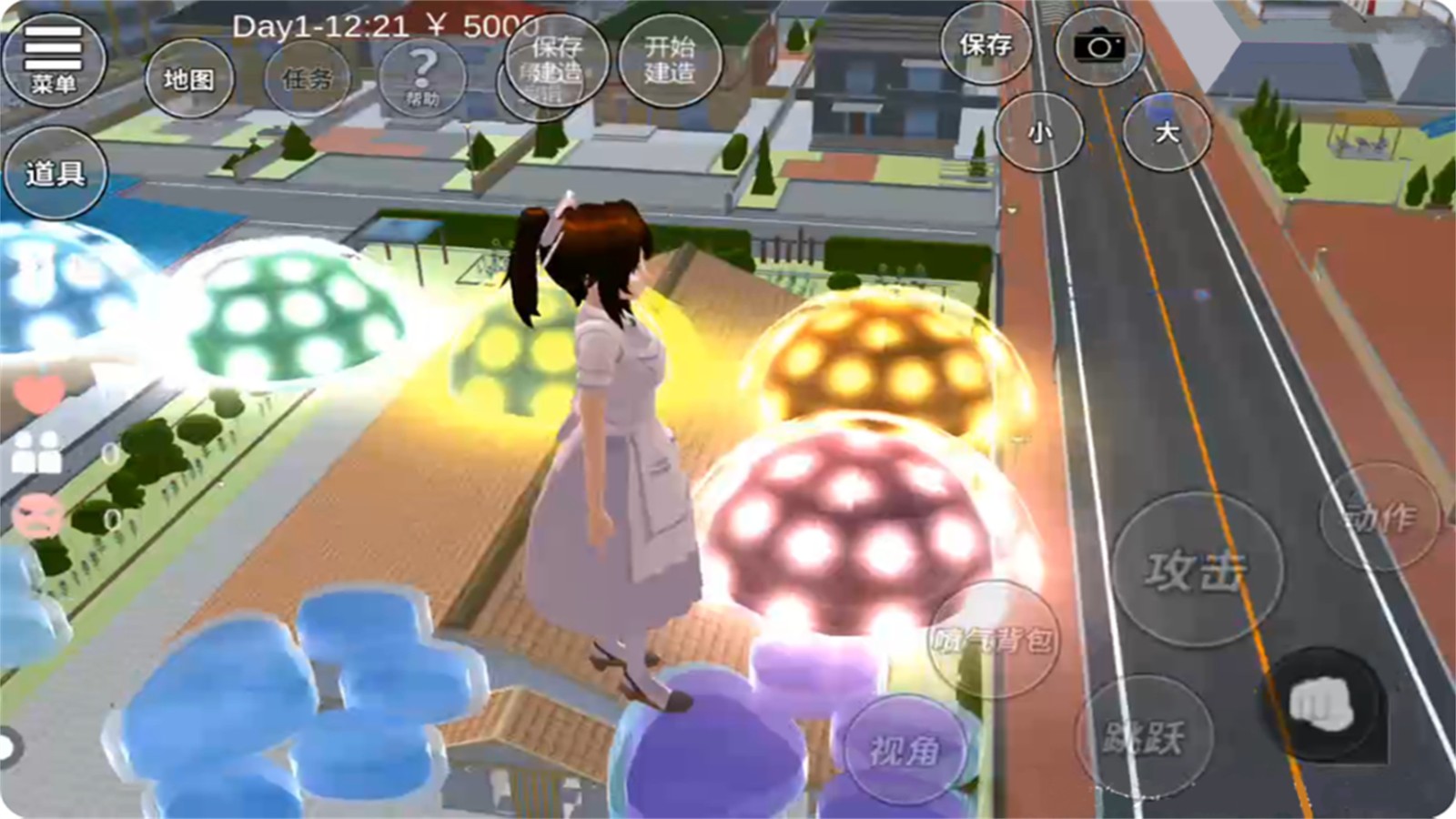Choose the 小 size button
The height and width of the screenshot is (819, 1456).
(x=1039, y=133)
